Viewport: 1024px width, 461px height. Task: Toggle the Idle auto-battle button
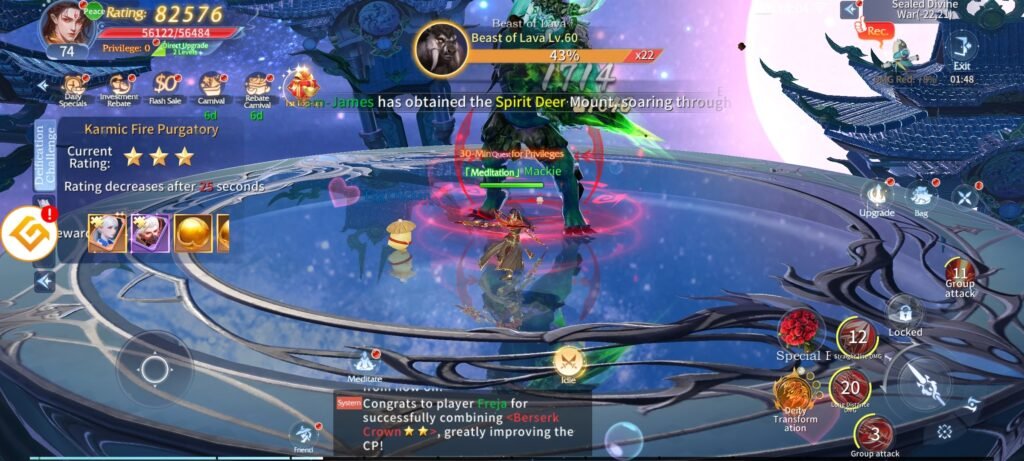568,362
